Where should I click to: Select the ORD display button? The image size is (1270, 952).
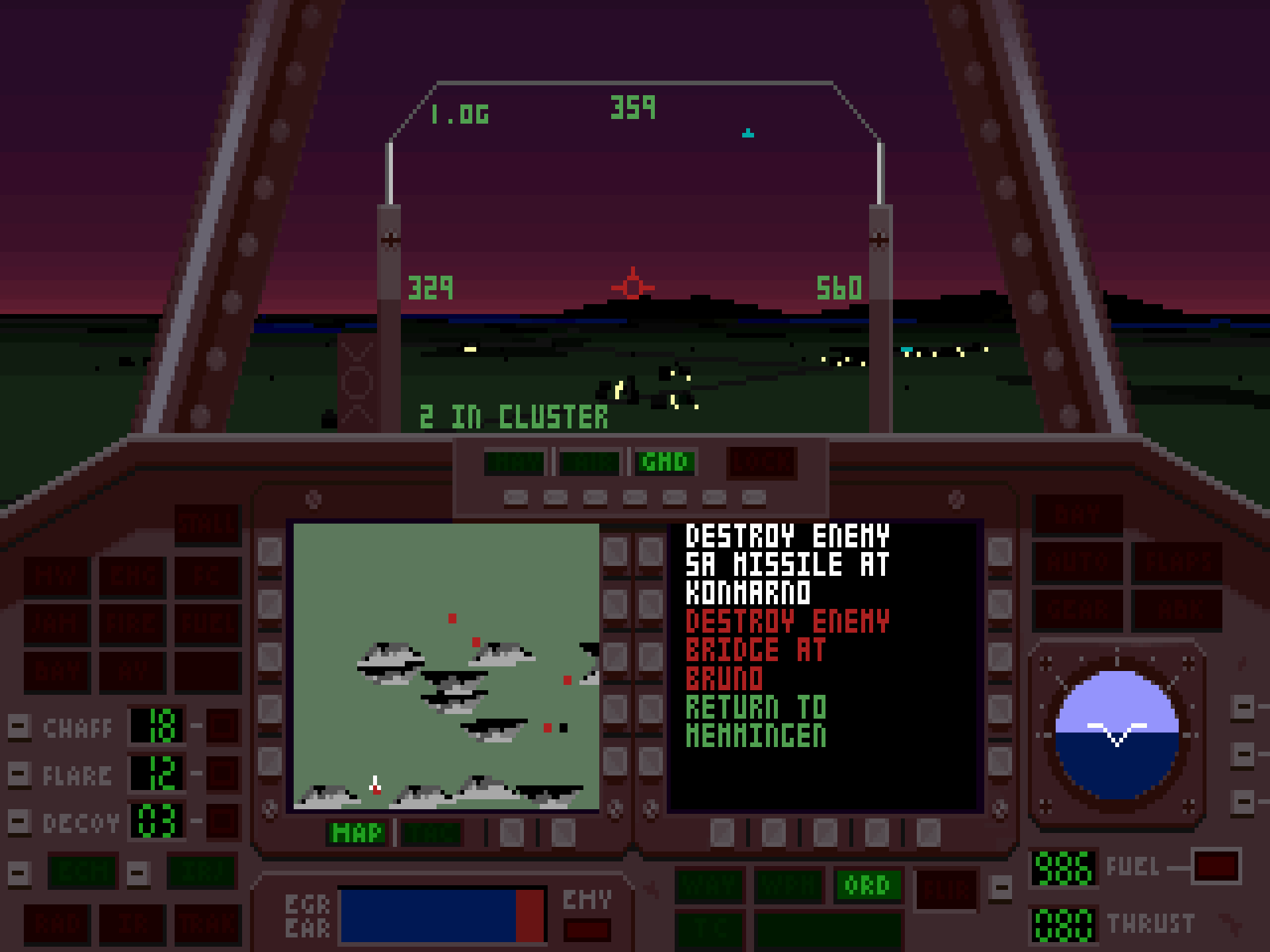[x=867, y=885]
